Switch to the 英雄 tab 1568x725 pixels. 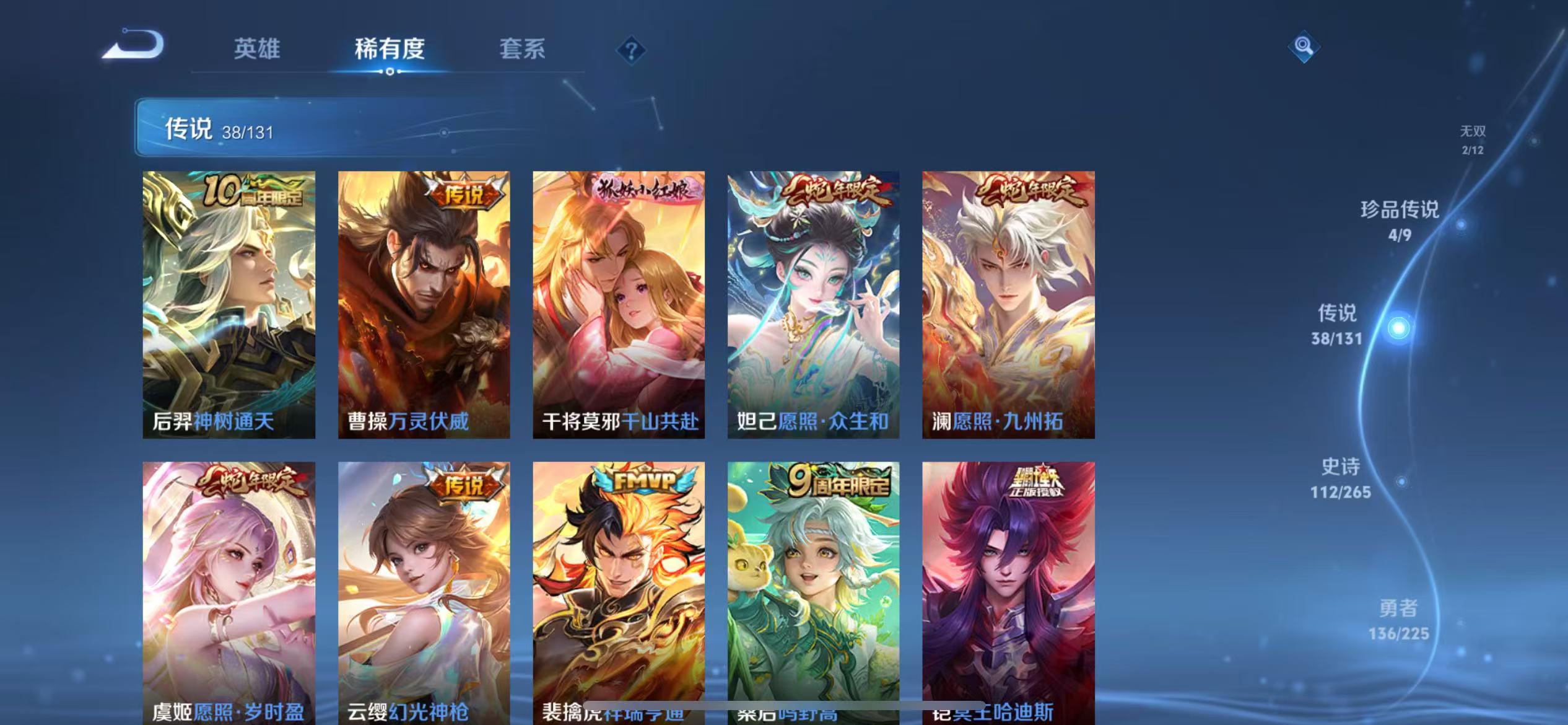258,50
